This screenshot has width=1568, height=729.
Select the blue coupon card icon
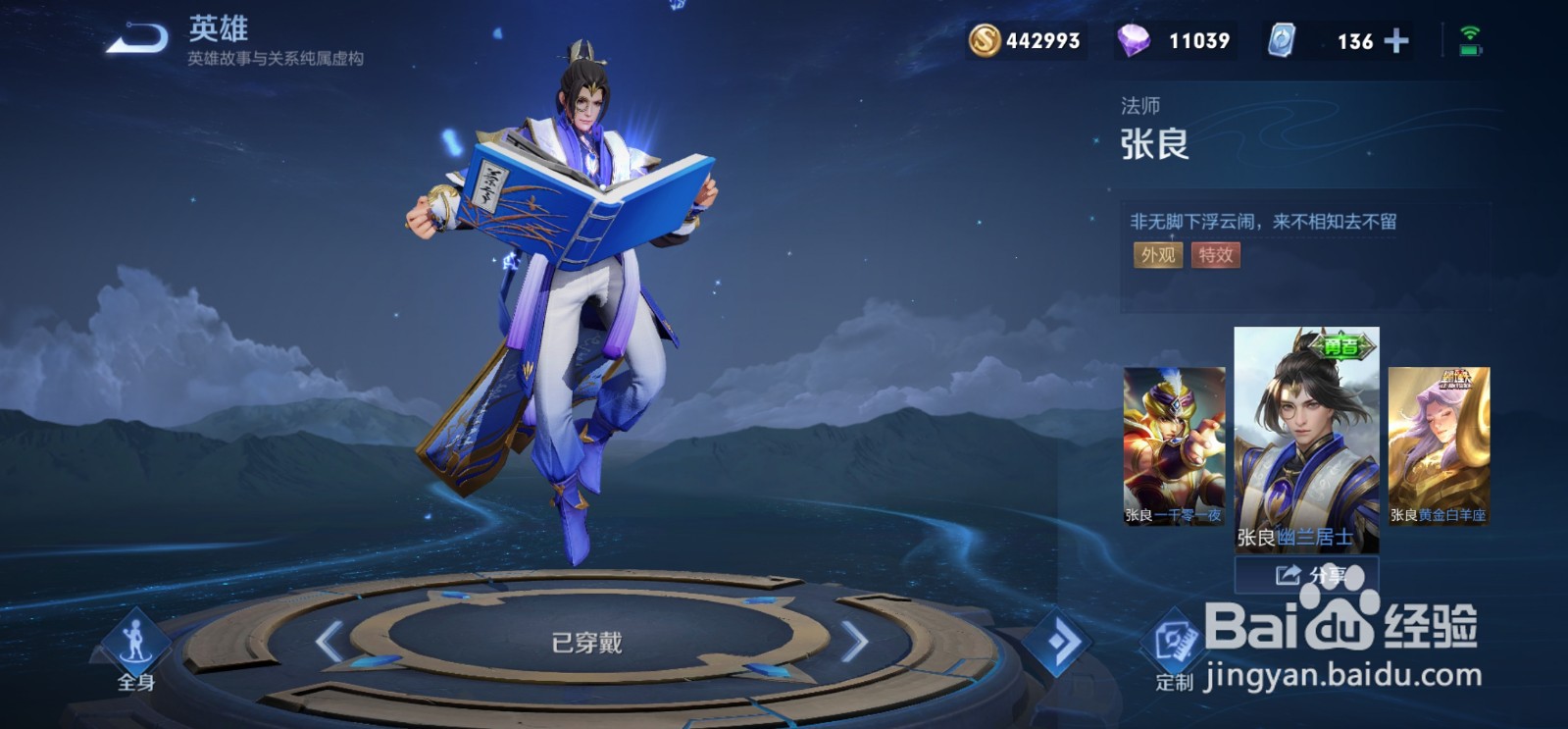coord(1283,40)
